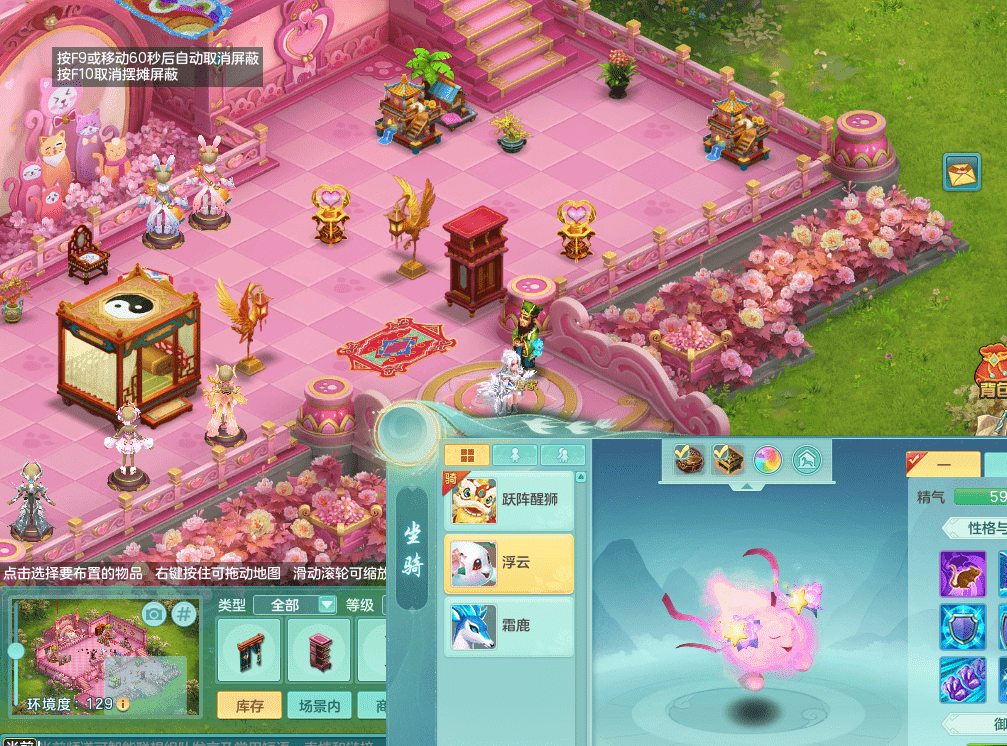Toggle the grid button on the minimap
The height and width of the screenshot is (746, 1007).
[x=183, y=614]
